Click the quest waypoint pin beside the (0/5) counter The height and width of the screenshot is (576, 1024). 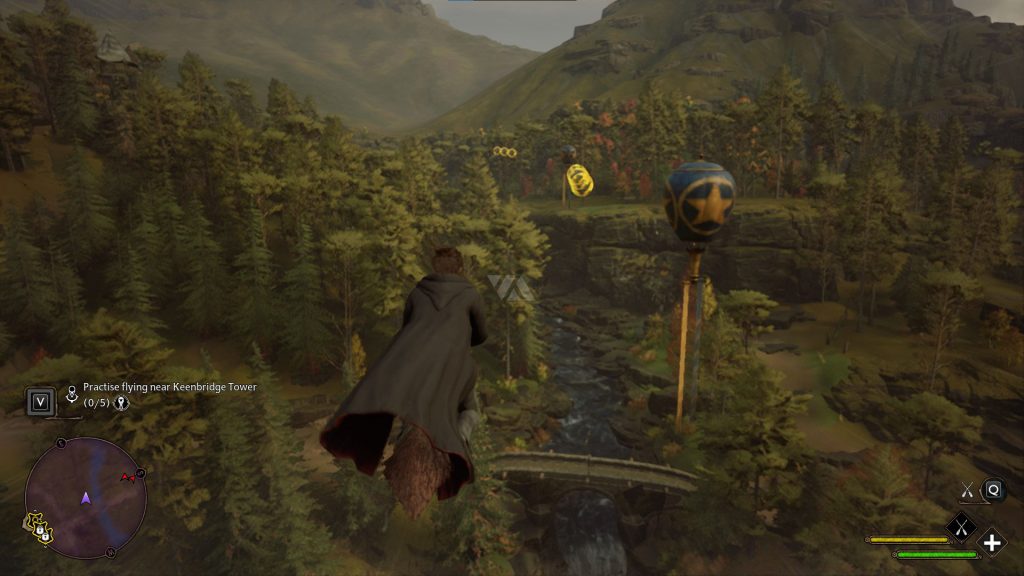(x=123, y=403)
